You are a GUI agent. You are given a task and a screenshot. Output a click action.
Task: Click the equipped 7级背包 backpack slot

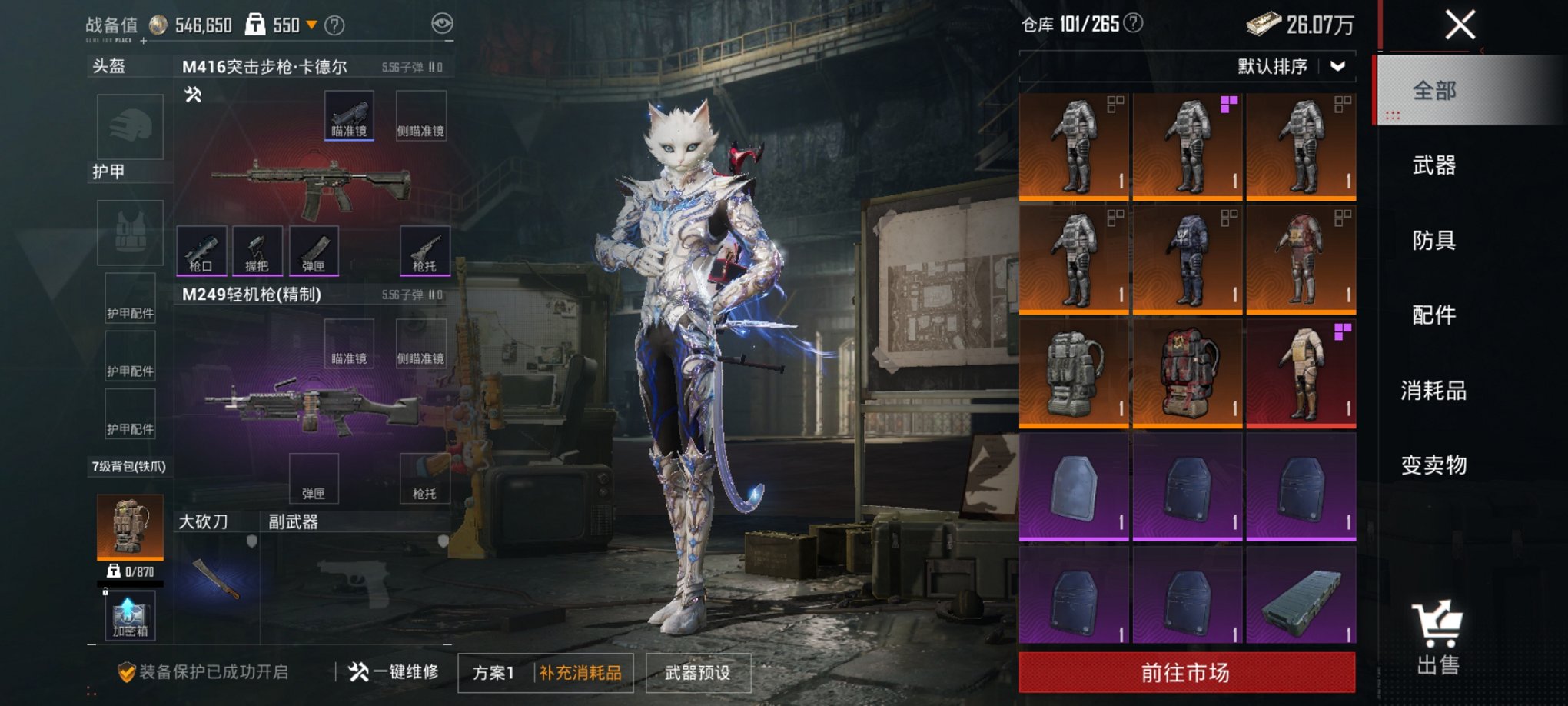(130, 525)
